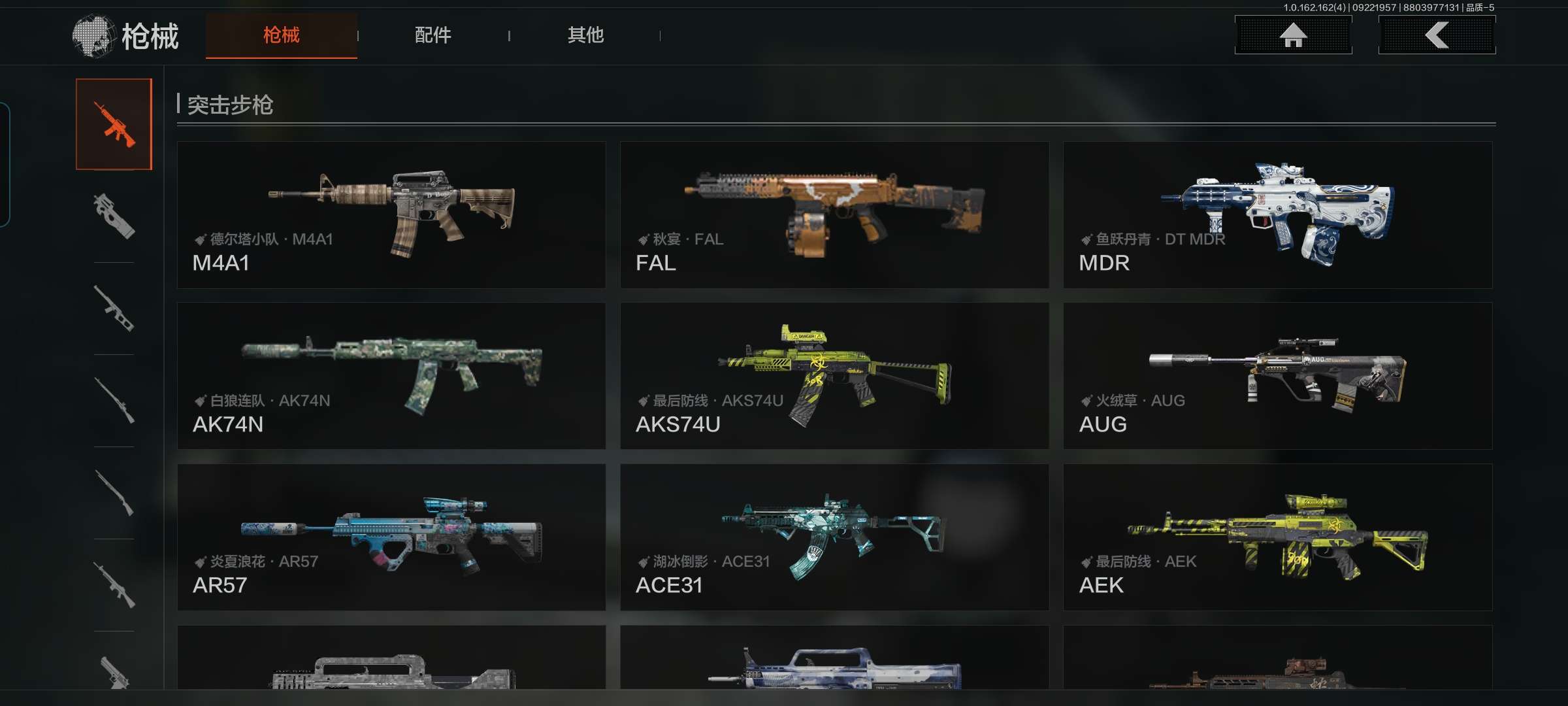Choose the AUG rifle card
Image resolution: width=1568 pixels, height=706 pixels.
pos(1277,376)
